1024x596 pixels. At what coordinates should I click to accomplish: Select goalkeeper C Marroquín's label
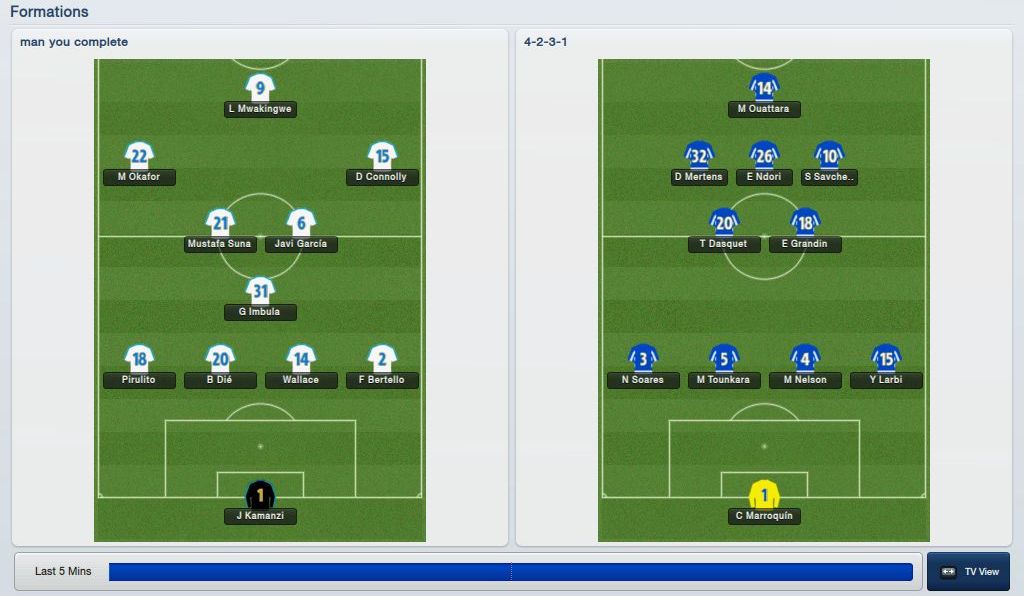[764, 516]
